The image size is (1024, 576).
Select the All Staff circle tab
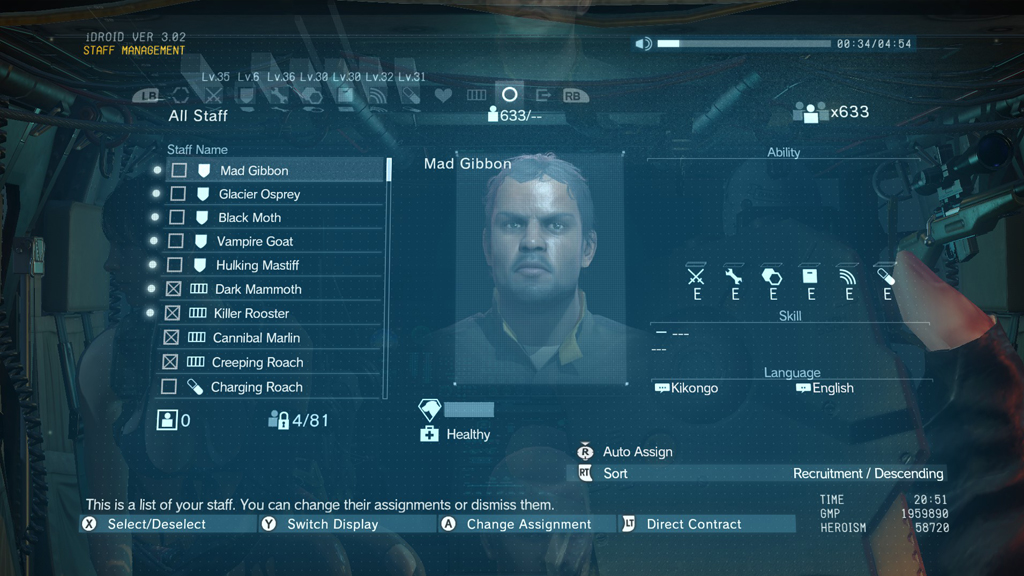509,95
